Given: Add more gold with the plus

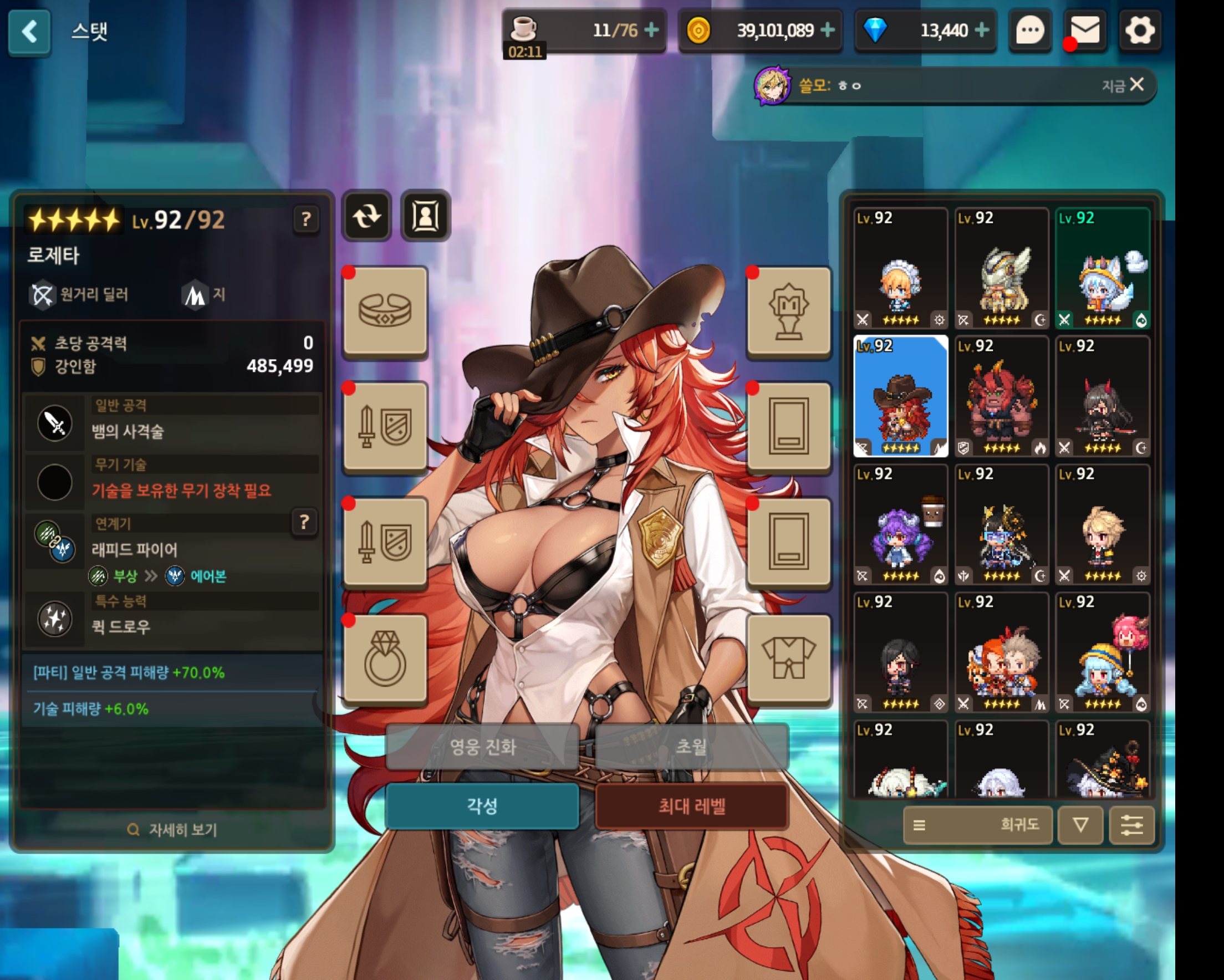Looking at the screenshot, I should [828, 30].
